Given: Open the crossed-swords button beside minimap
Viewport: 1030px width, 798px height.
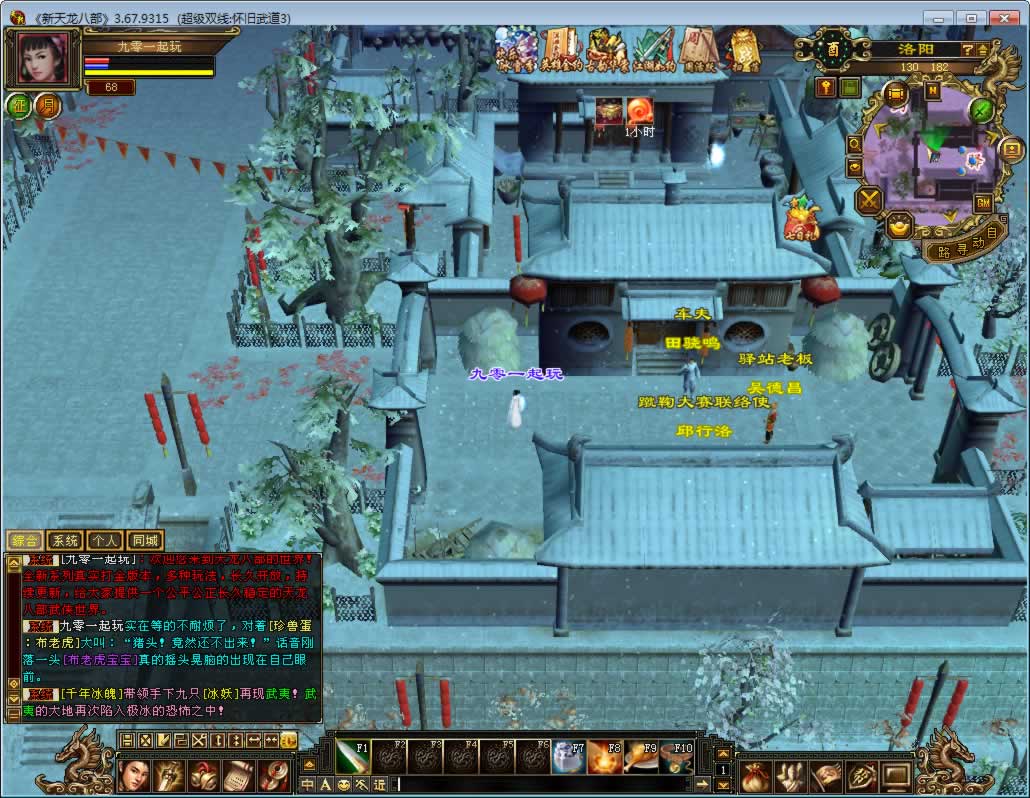Looking at the screenshot, I should tap(870, 200).
